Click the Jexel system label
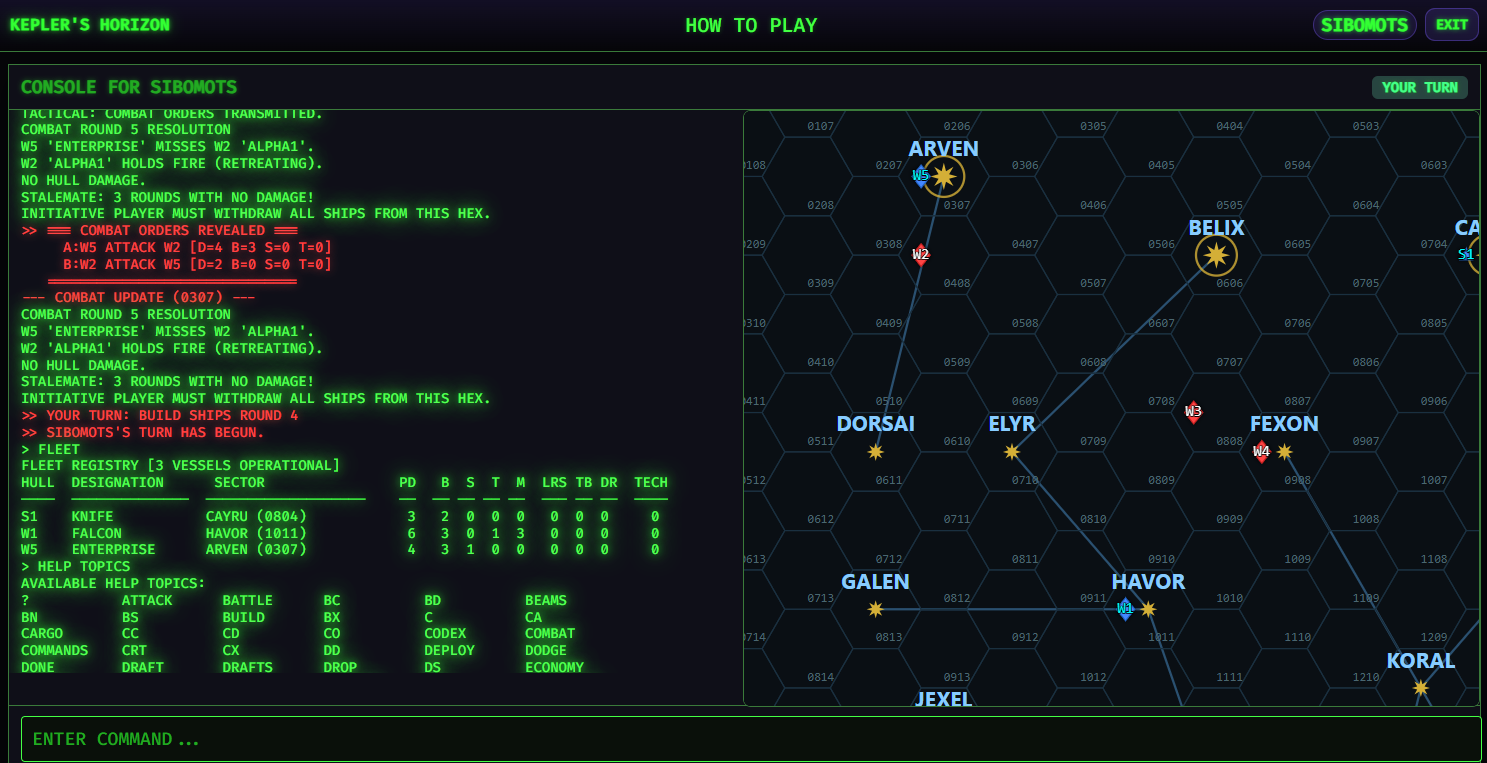This screenshot has width=1487, height=763. 943,699
